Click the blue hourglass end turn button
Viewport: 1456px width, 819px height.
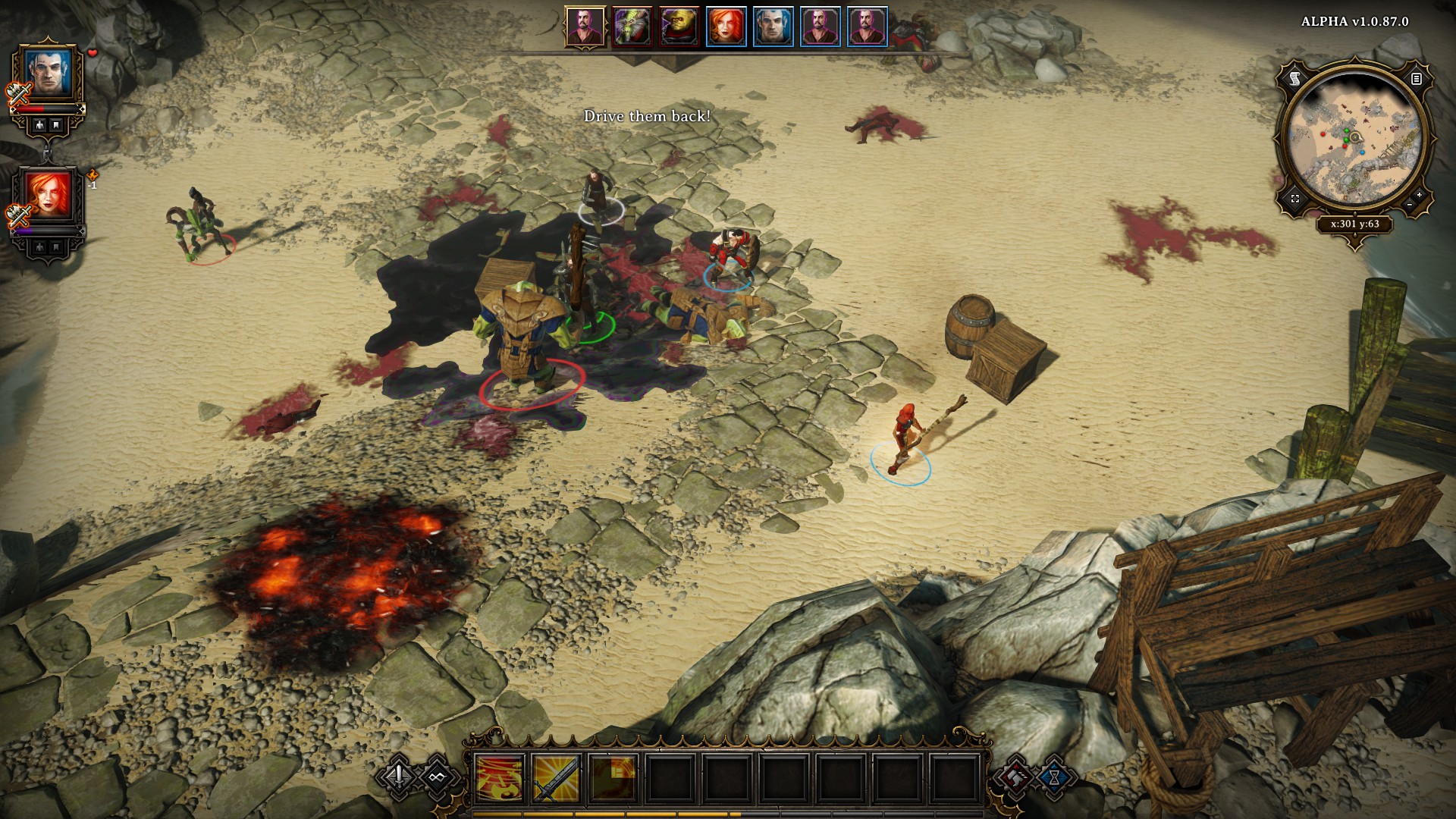click(x=1054, y=777)
